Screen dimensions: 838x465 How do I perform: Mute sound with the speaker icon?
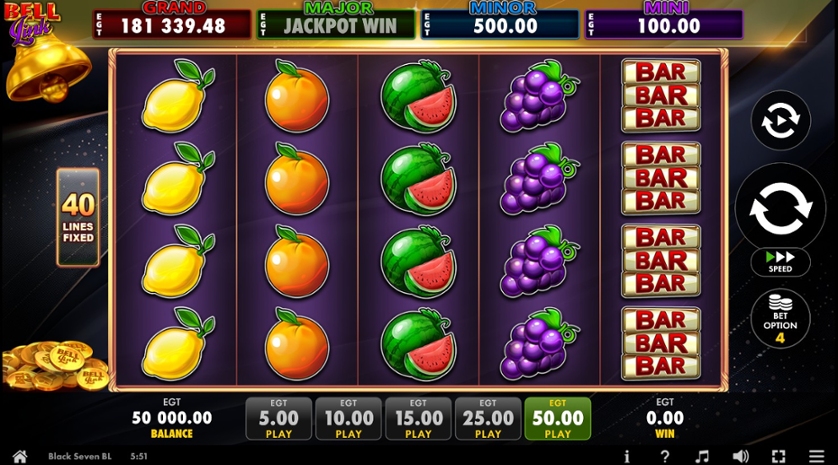[740, 456]
